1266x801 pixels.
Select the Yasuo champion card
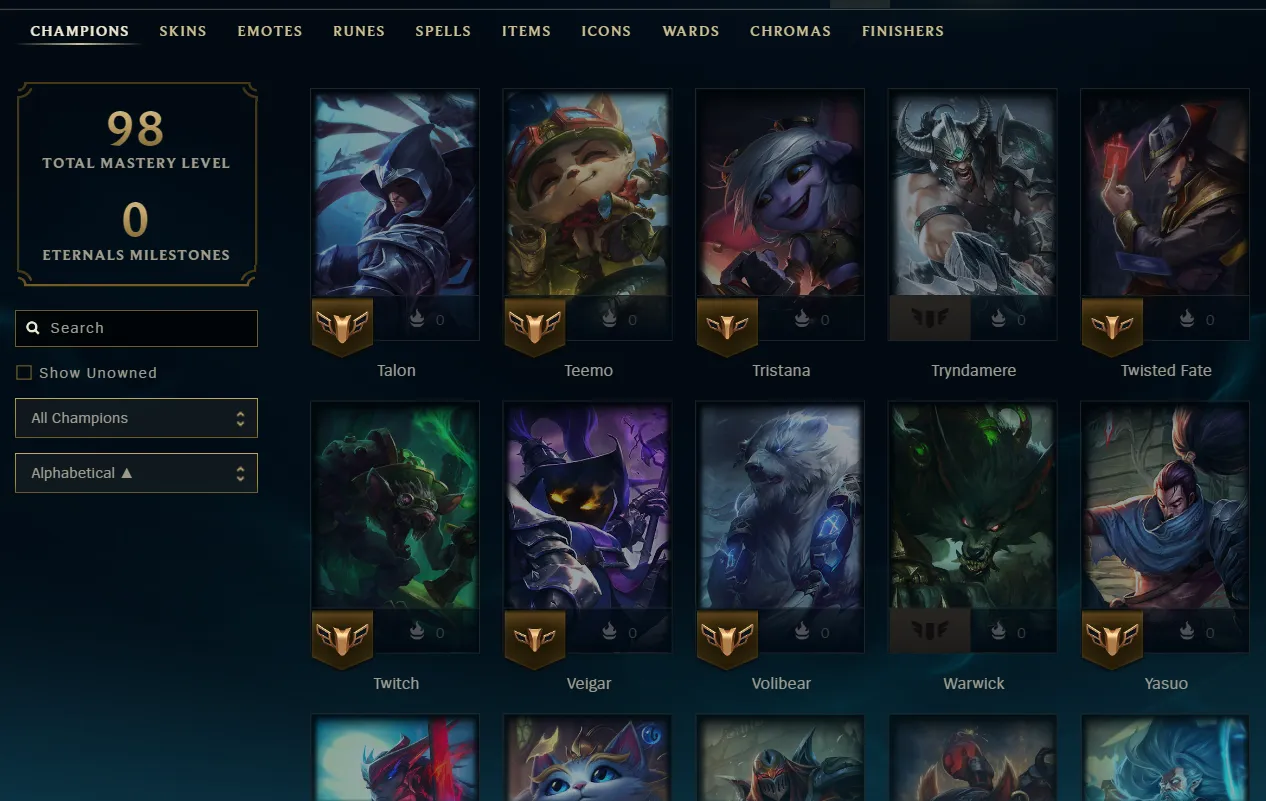coord(1165,508)
